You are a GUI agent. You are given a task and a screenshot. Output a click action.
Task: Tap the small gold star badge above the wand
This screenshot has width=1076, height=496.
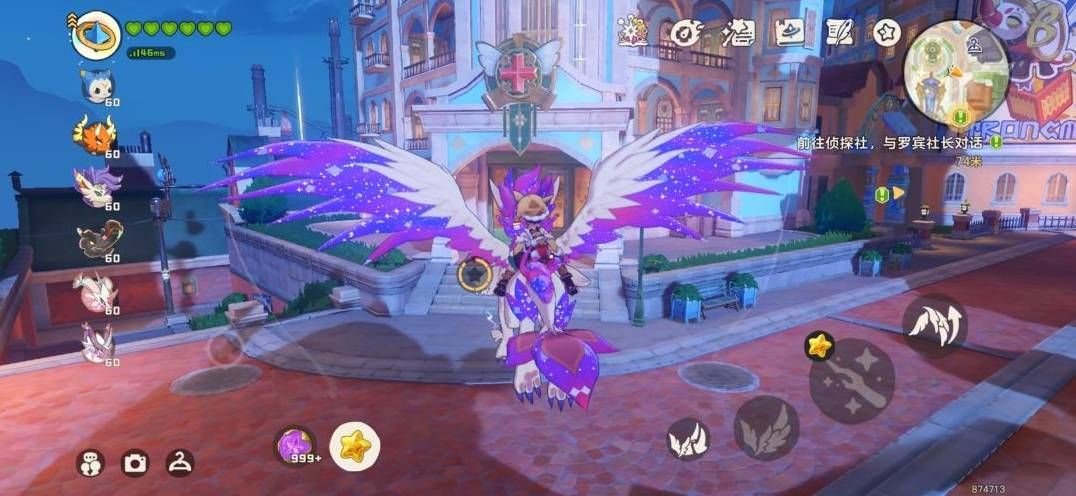819,346
